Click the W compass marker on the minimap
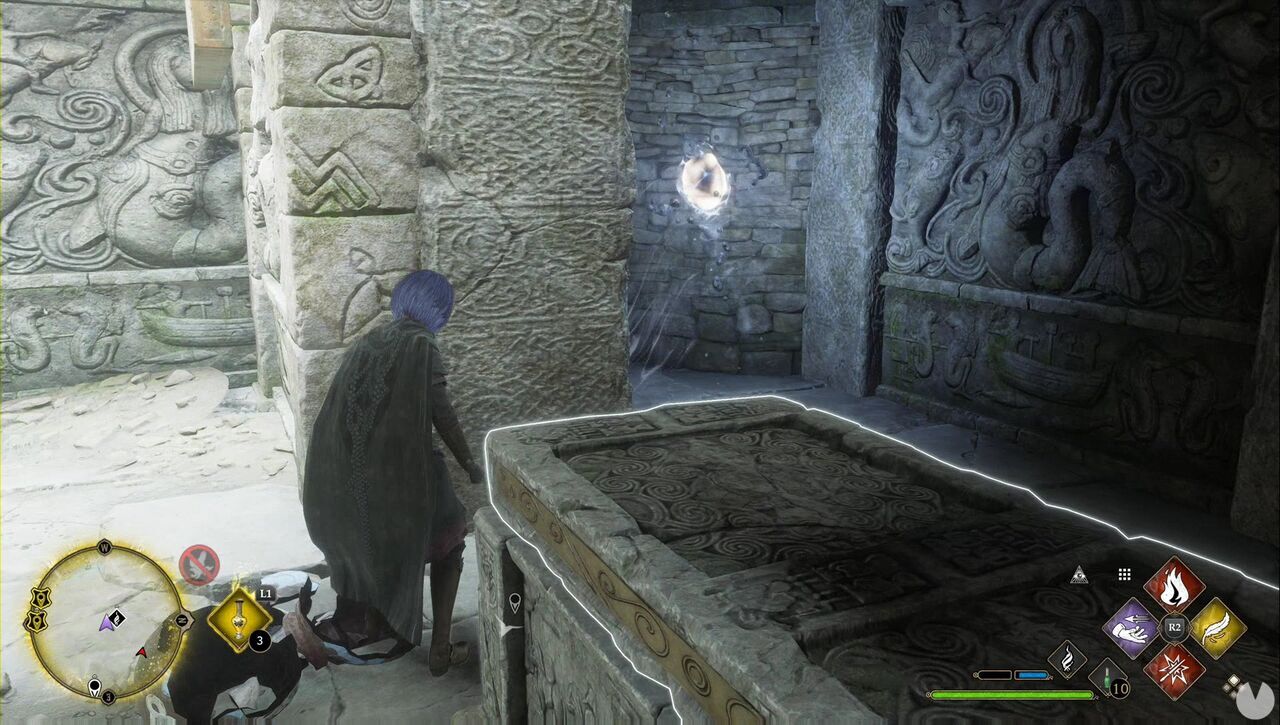 [105, 547]
